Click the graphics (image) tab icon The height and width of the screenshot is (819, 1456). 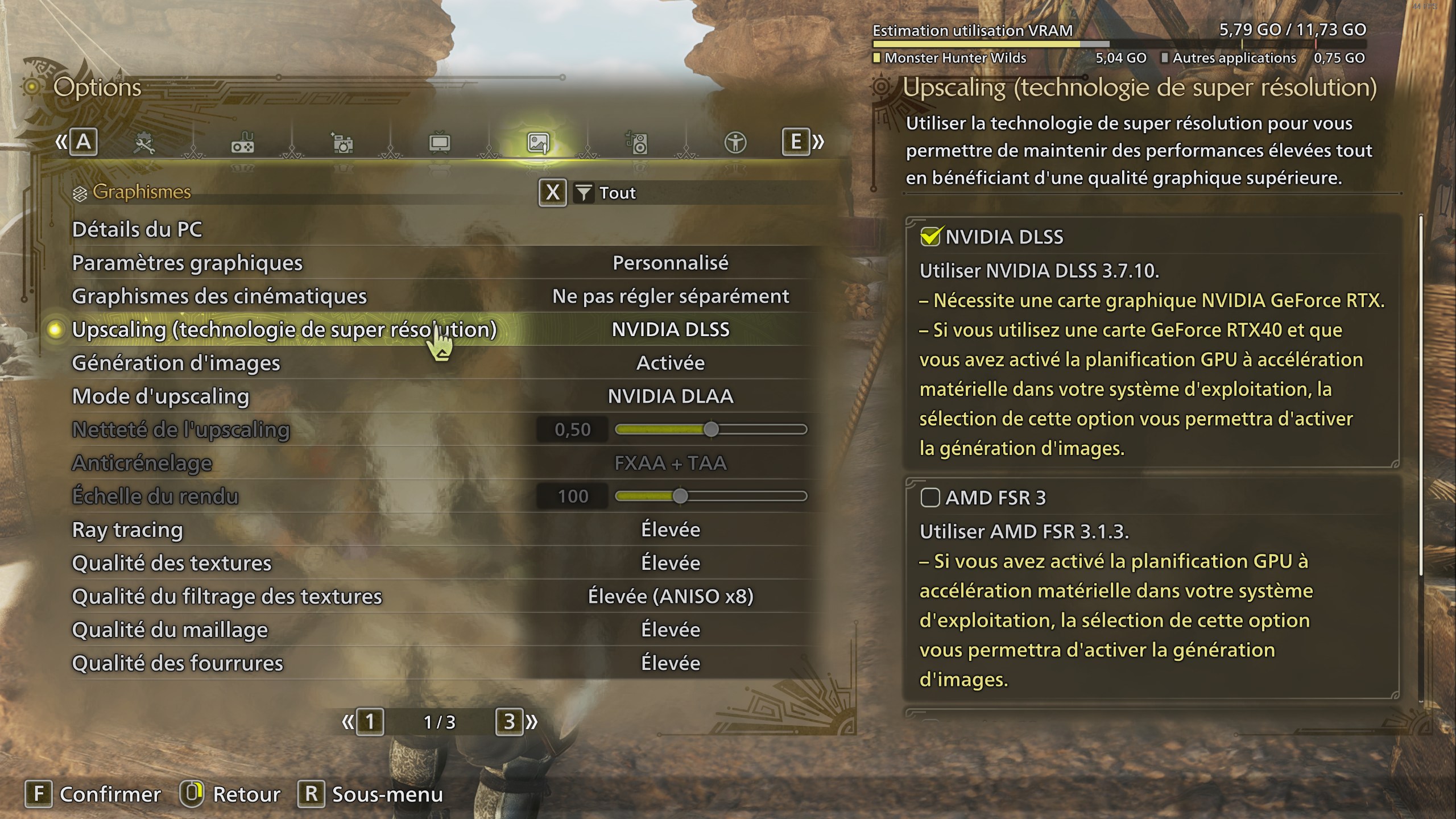point(539,143)
